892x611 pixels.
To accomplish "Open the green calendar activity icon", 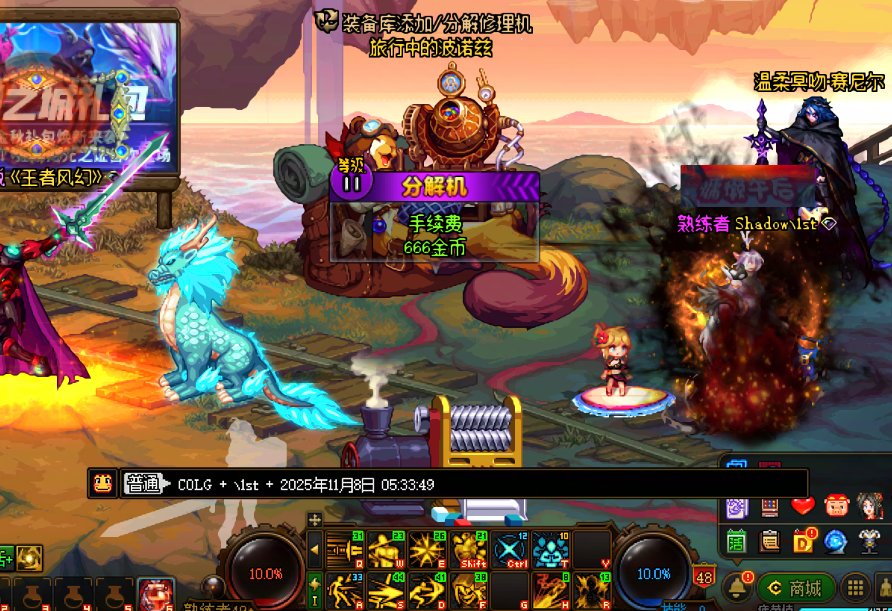I will click(x=737, y=541).
